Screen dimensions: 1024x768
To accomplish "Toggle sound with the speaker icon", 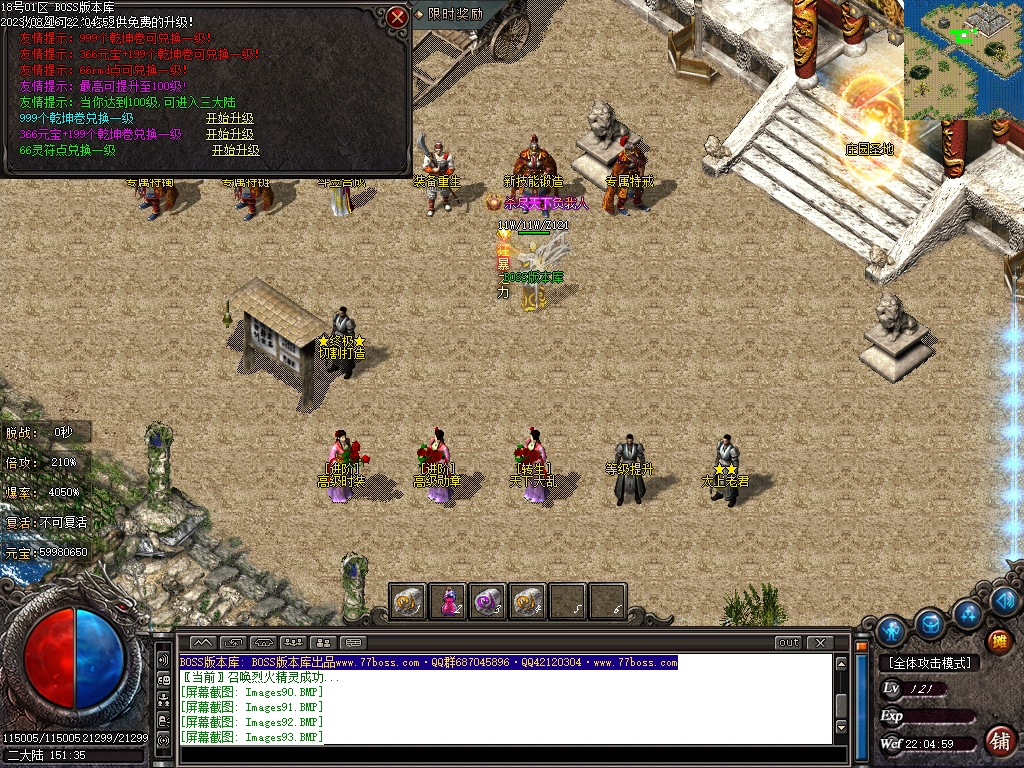I will (1005, 600).
